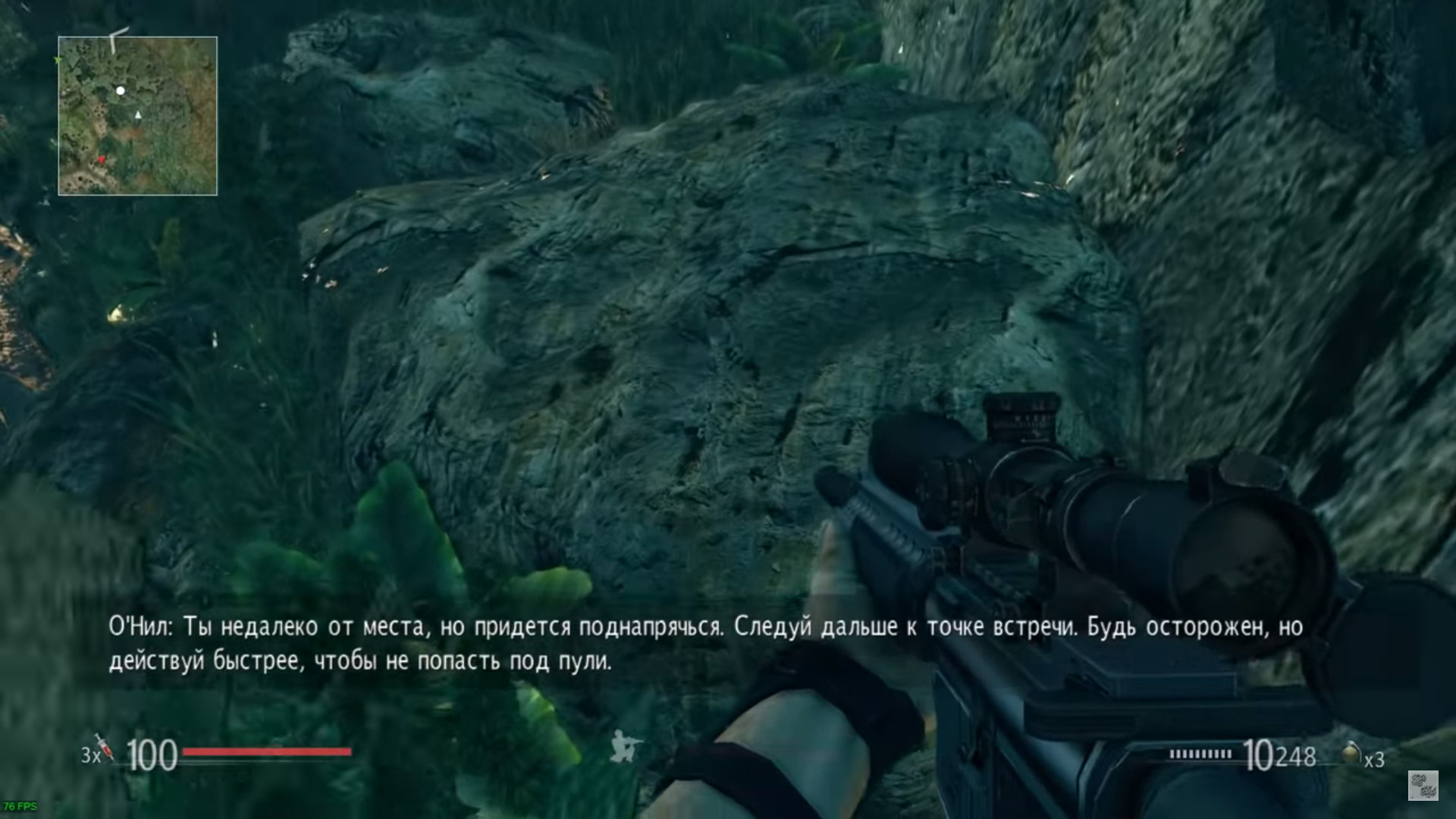This screenshot has height=819, width=1456.
Task: Click the red marker on the minimap
Action: click(102, 159)
